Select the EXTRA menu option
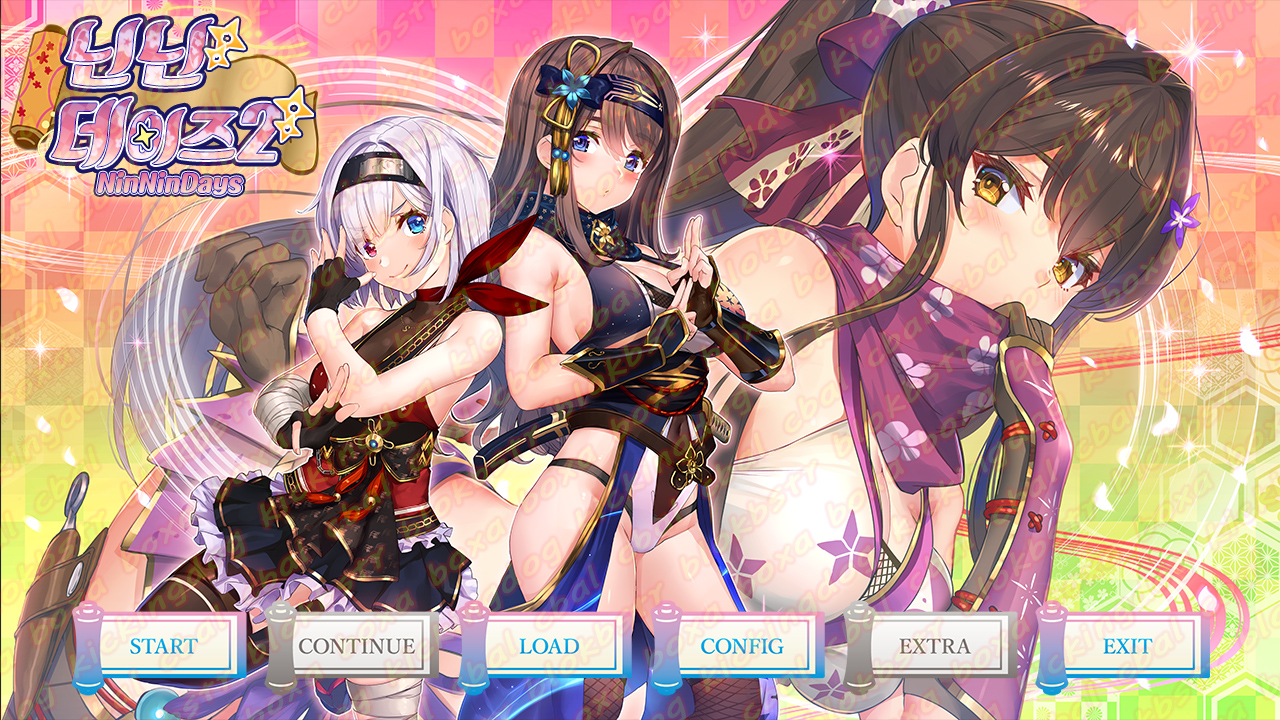Viewport: 1280px width, 720px height. pos(935,646)
